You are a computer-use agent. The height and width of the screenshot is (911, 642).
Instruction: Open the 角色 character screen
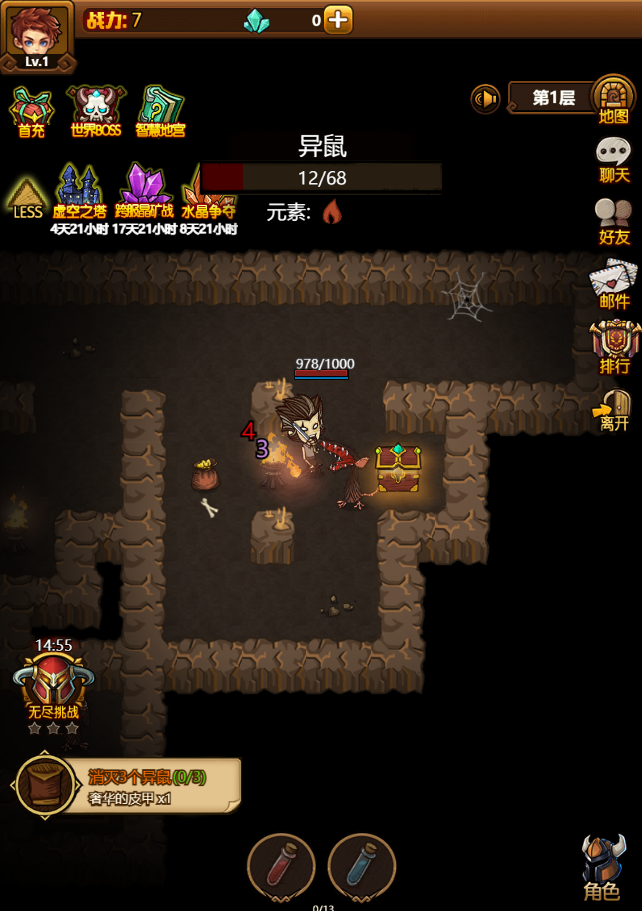(603, 866)
